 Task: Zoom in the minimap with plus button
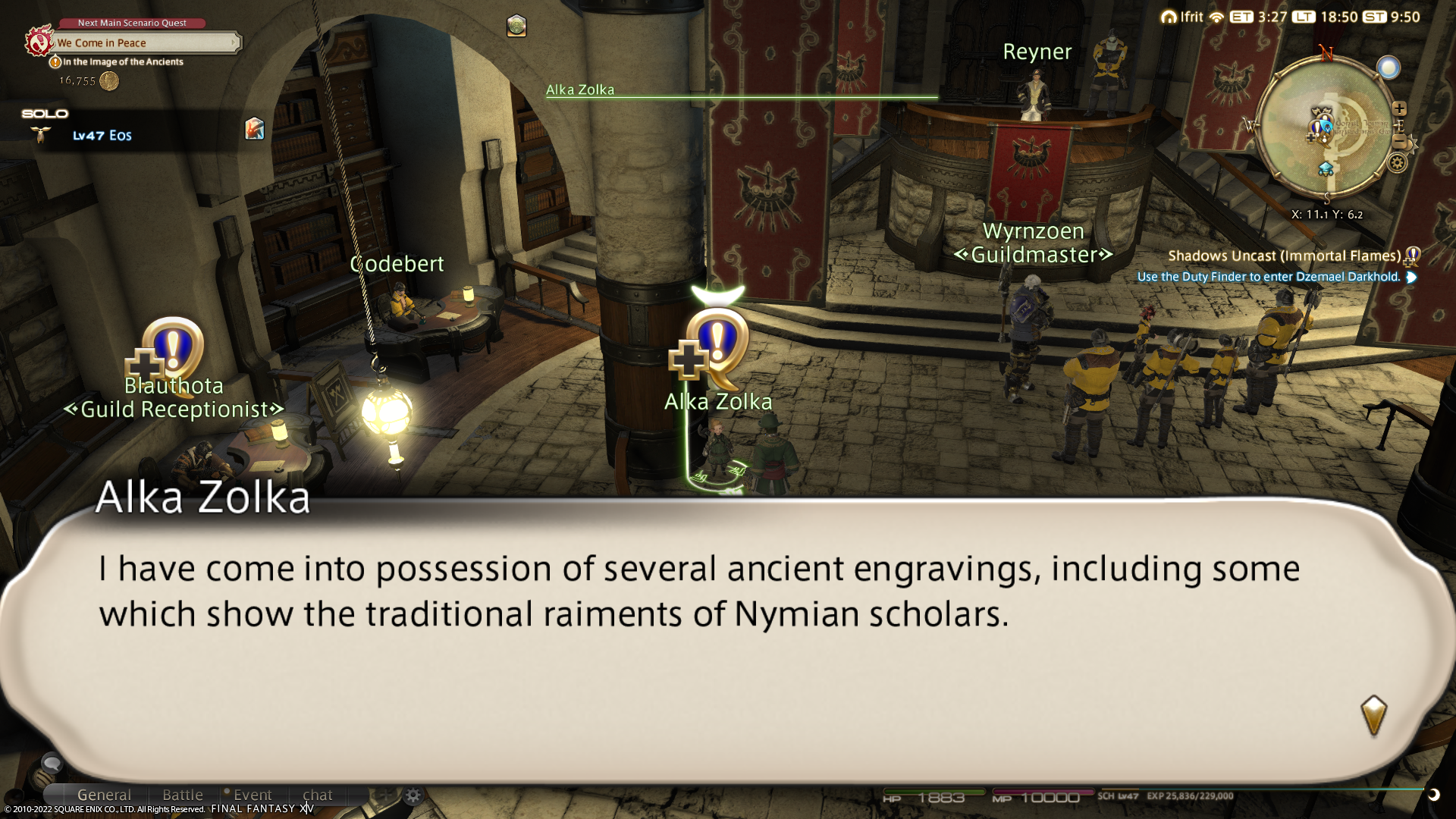(1399, 108)
